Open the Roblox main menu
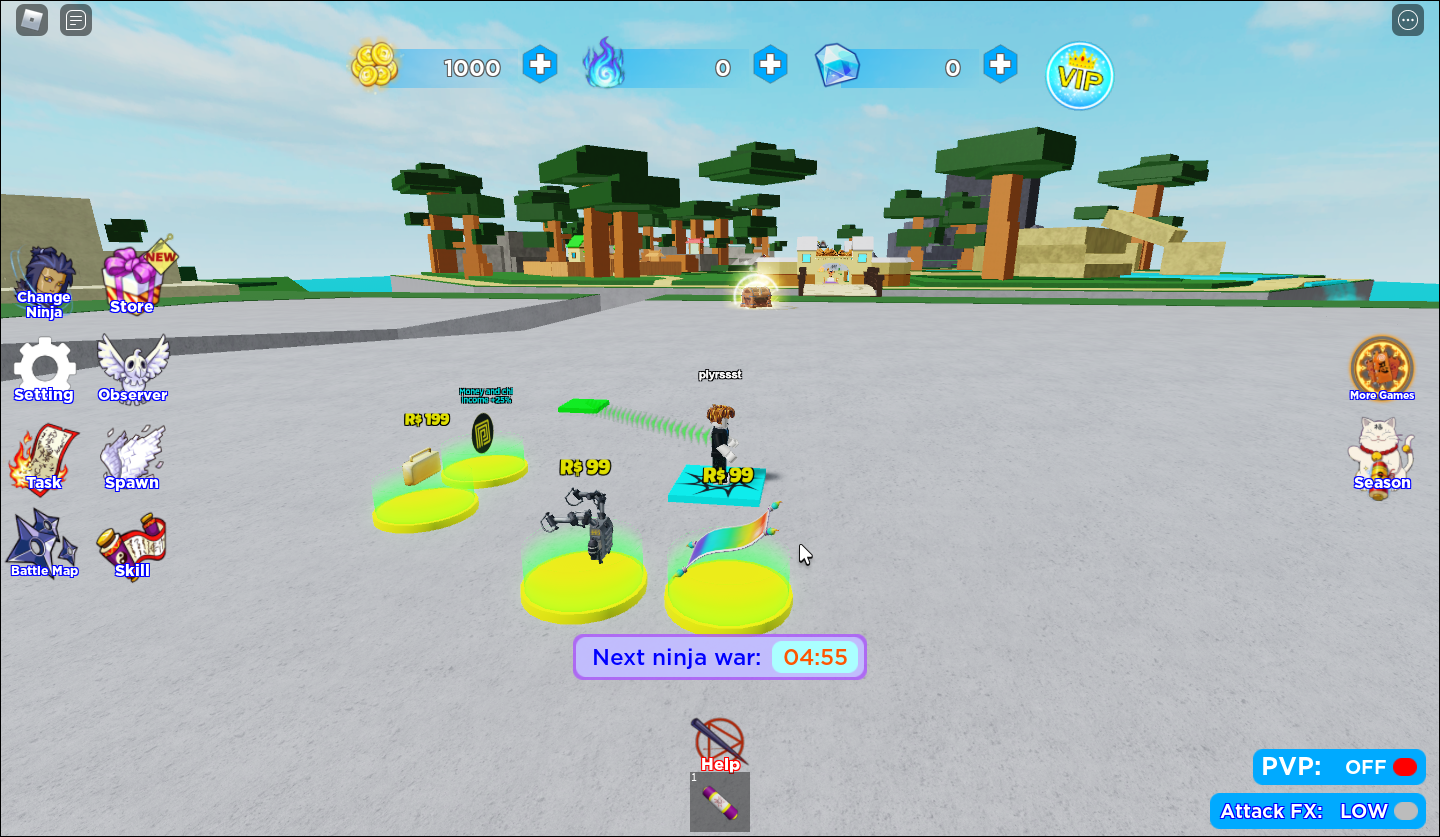 [30, 19]
